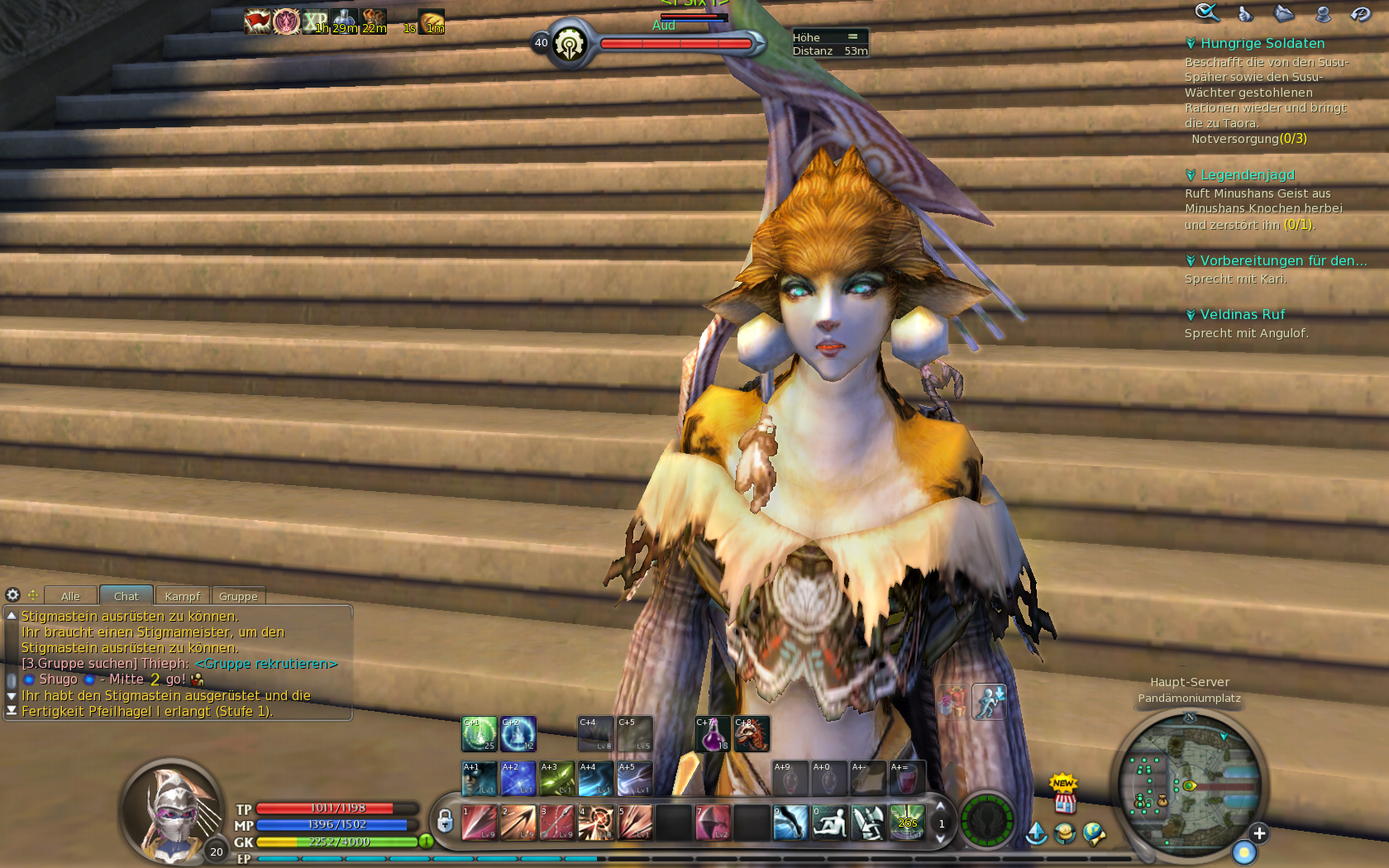Open the shop icon marked NEW

[1065, 796]
